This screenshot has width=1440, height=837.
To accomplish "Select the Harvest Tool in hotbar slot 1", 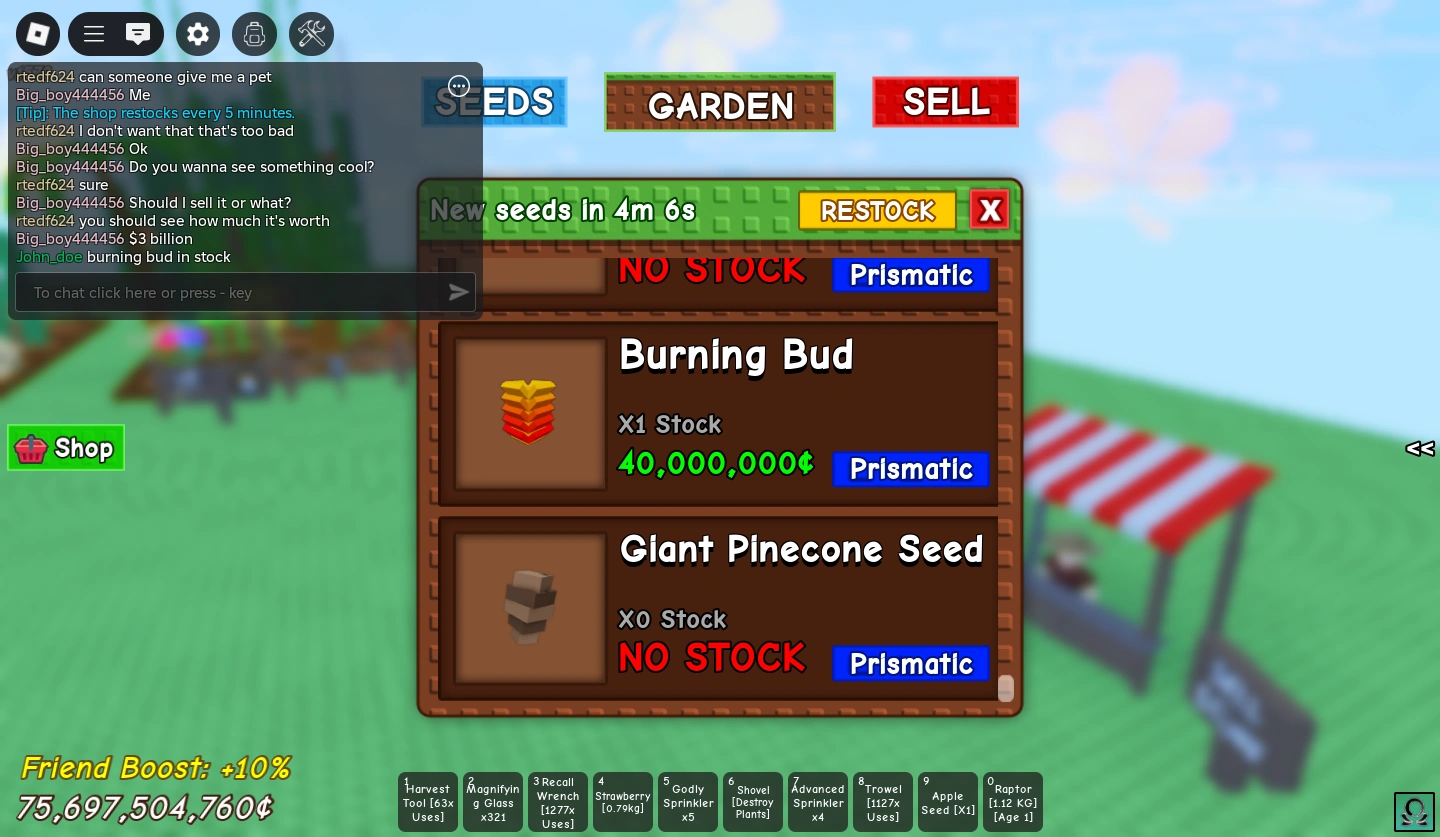I will click(428, 801).
